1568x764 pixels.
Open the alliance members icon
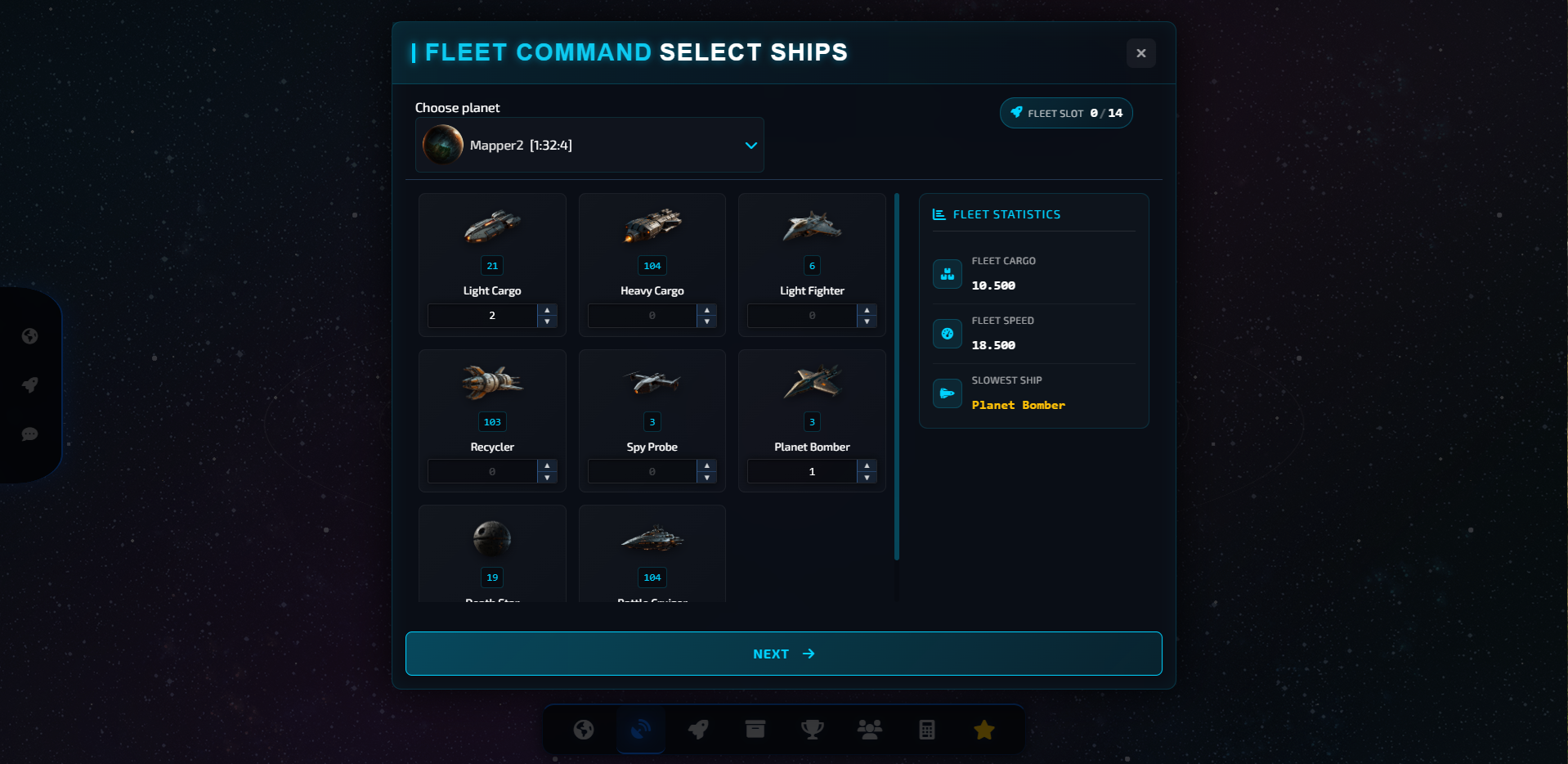869,729
